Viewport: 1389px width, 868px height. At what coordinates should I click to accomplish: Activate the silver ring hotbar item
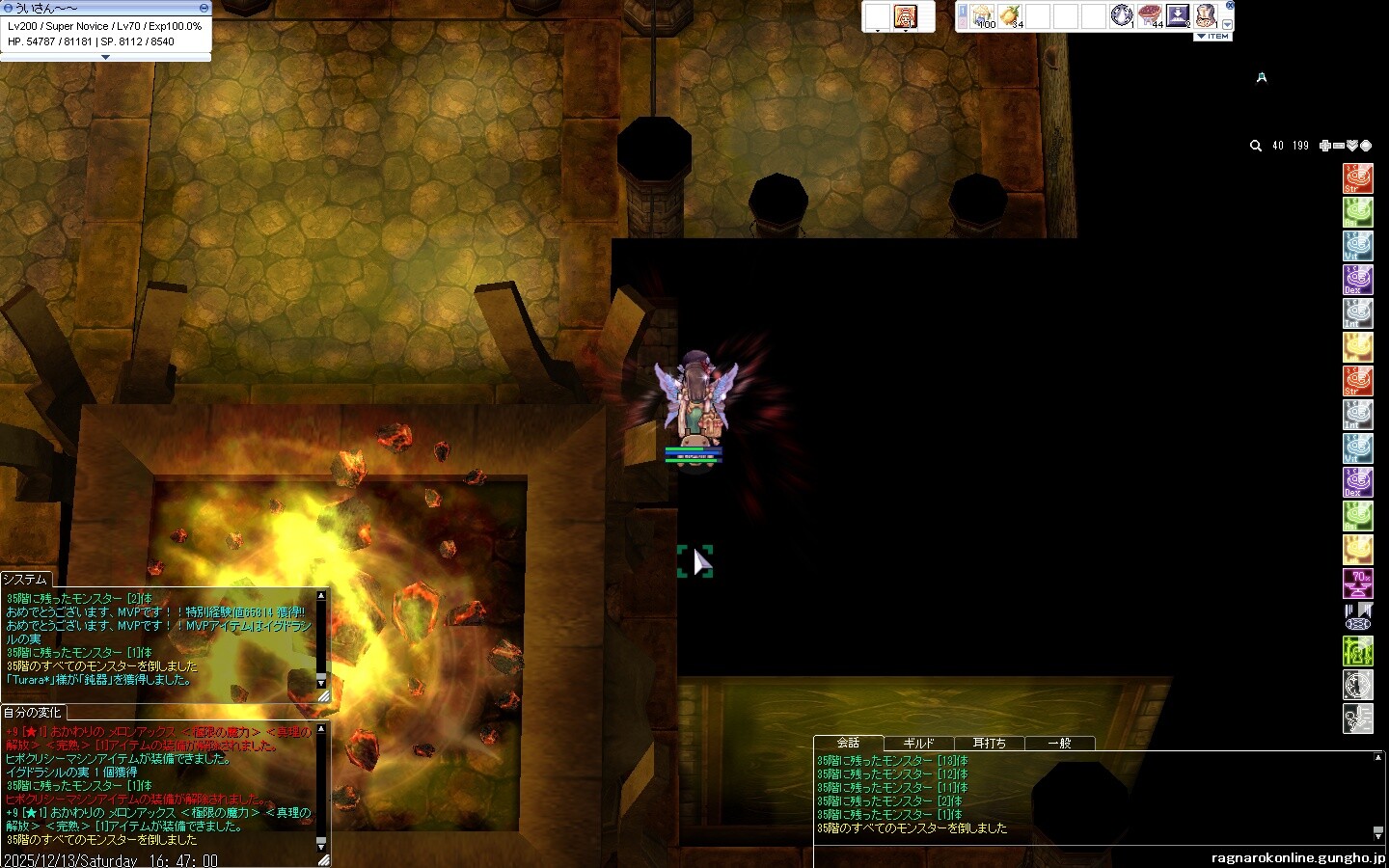click(x=1122, y=15)
